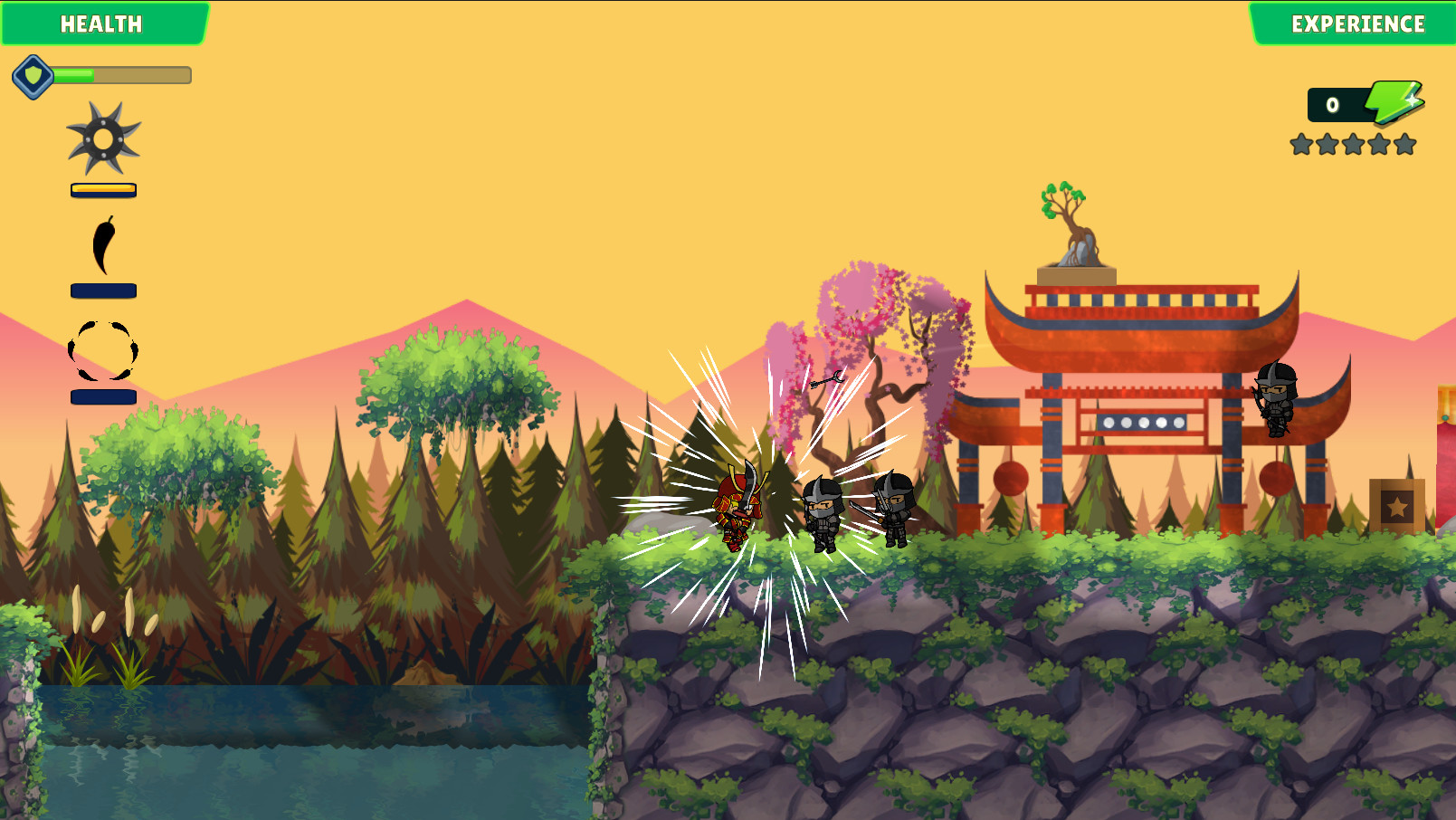1456x820 pixels.
Task: Click the middle rating star
Action: [x=1355, y=141]
